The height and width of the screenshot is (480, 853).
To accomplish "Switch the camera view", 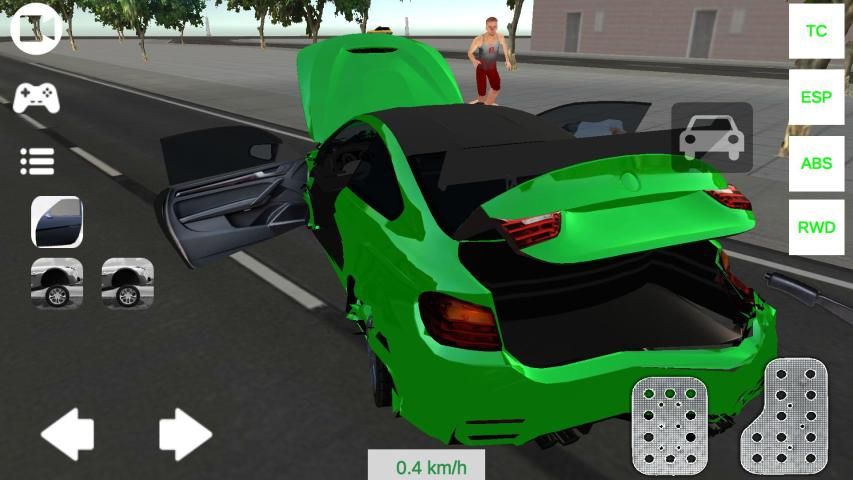I will (36, 29).
